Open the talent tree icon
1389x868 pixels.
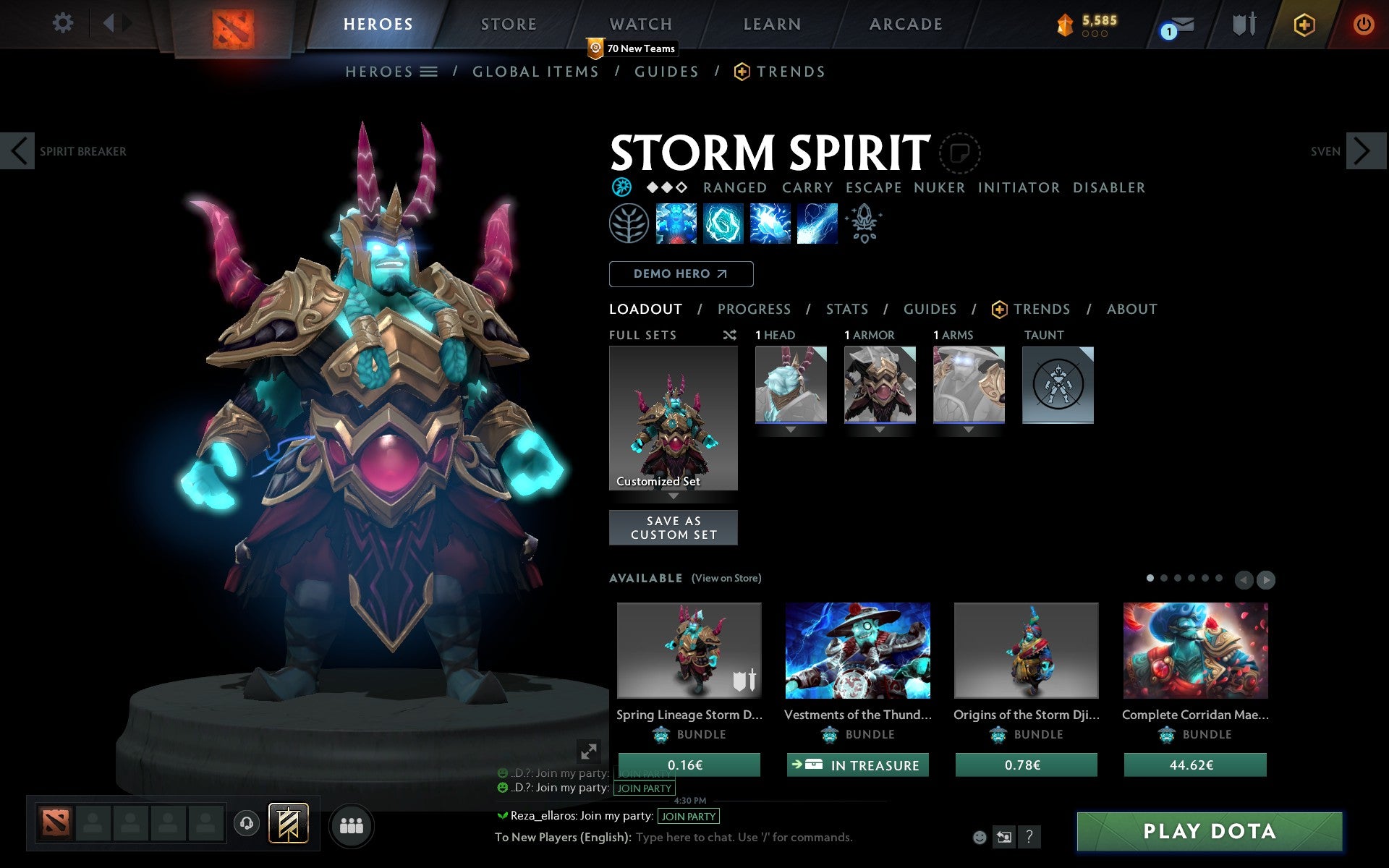[629, 224]
